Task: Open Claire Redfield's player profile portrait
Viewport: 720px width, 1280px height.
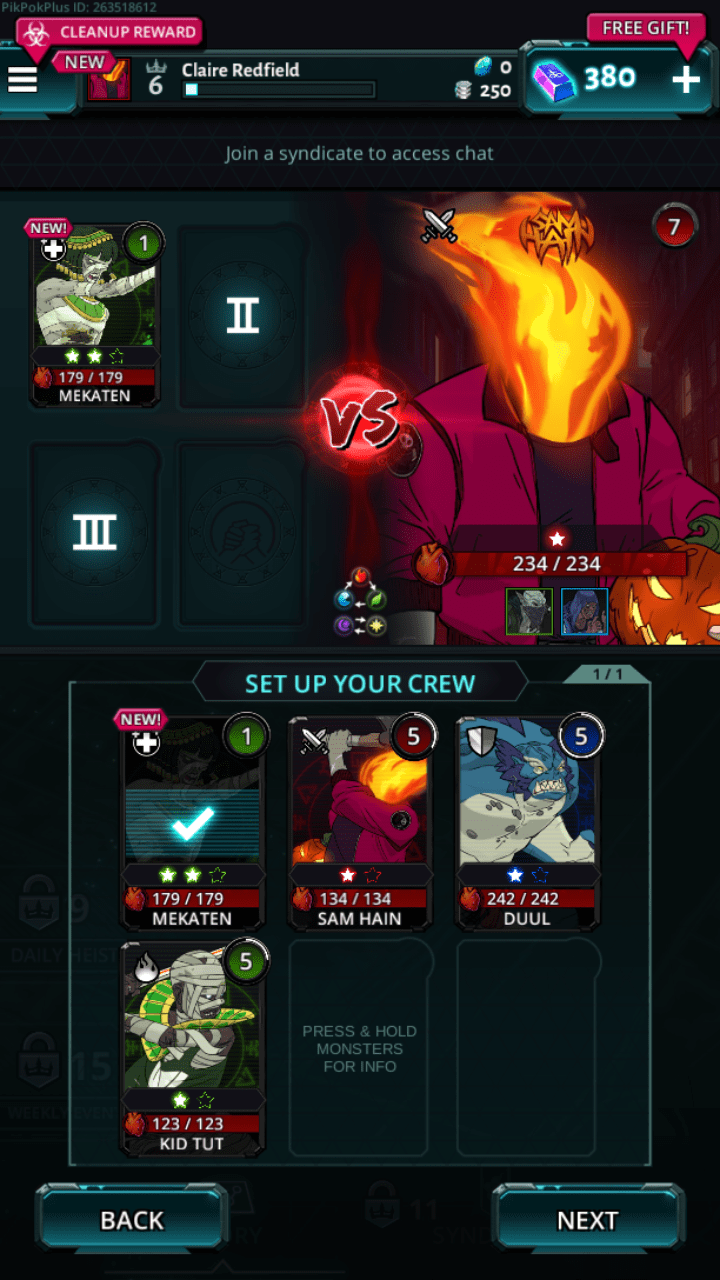Action: point(109,80)
